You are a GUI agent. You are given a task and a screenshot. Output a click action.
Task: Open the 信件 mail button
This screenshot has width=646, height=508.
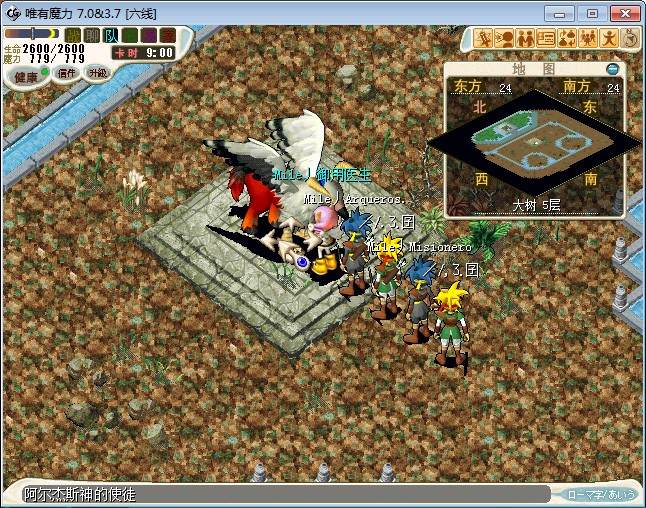click(67, 73)
